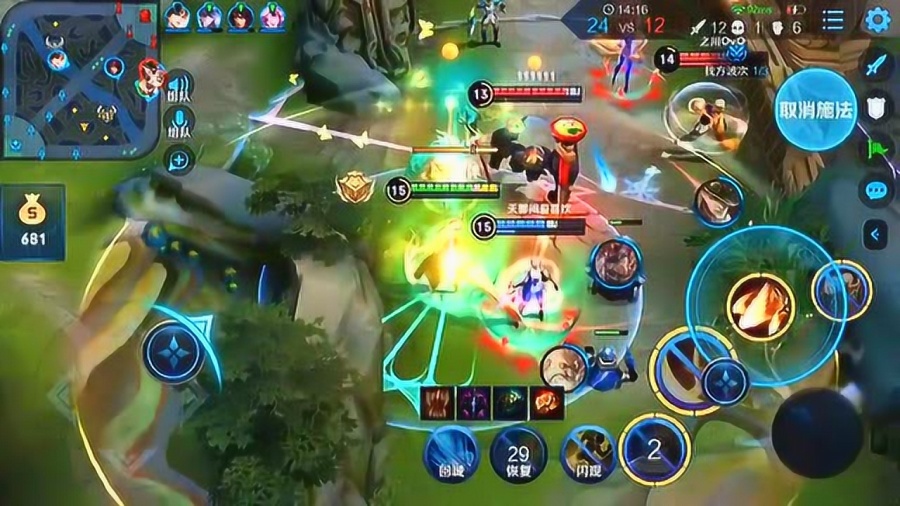Send the shield defend signal

click(x=876, y=108)
